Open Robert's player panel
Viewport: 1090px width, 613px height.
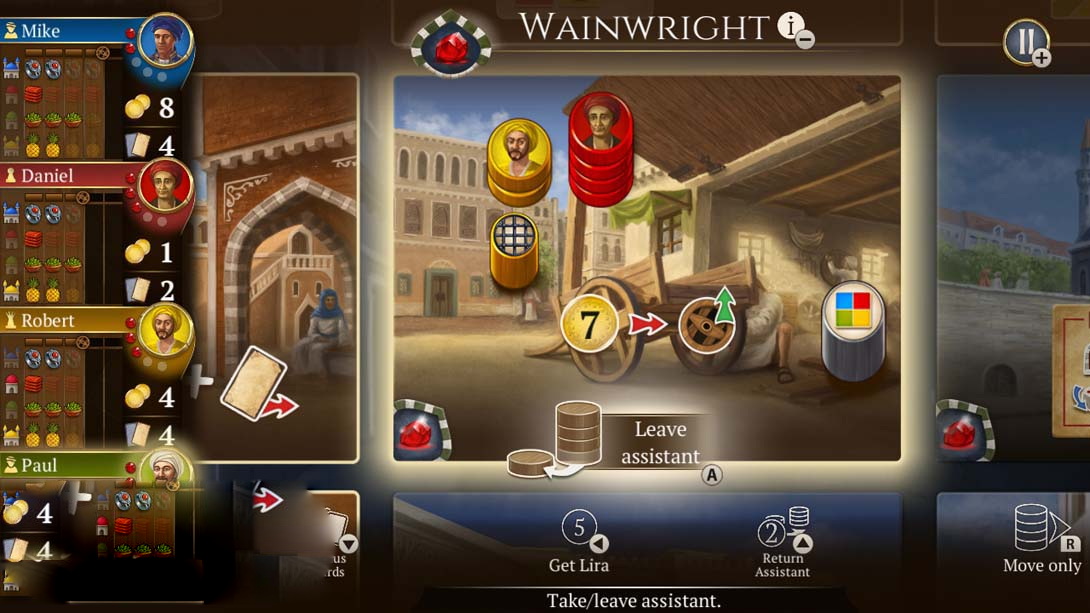click(70, 321)
